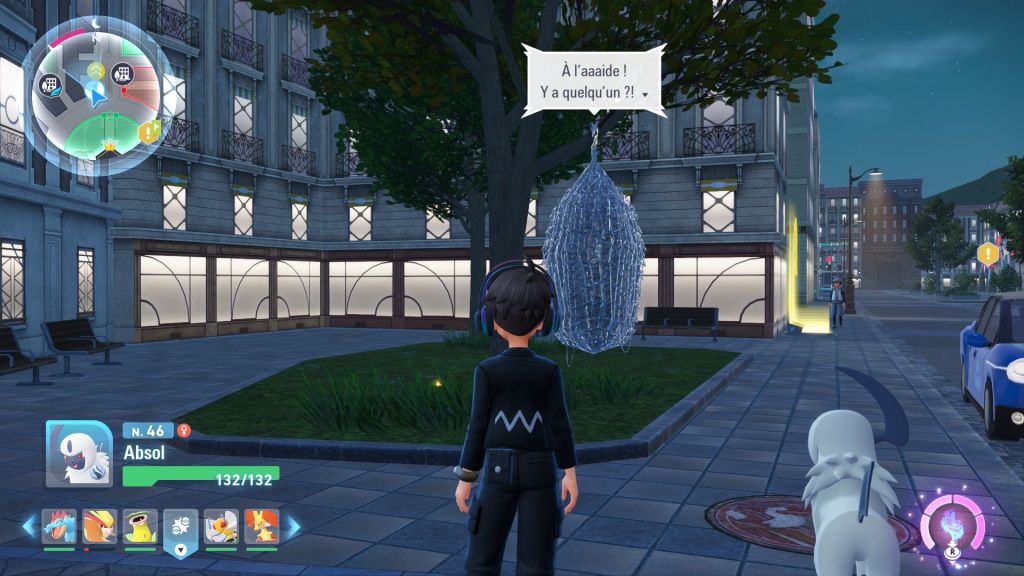1024x576 pixels.
Task: Activate the Mega Evolution gauge icon
Action: pos(953,521)
